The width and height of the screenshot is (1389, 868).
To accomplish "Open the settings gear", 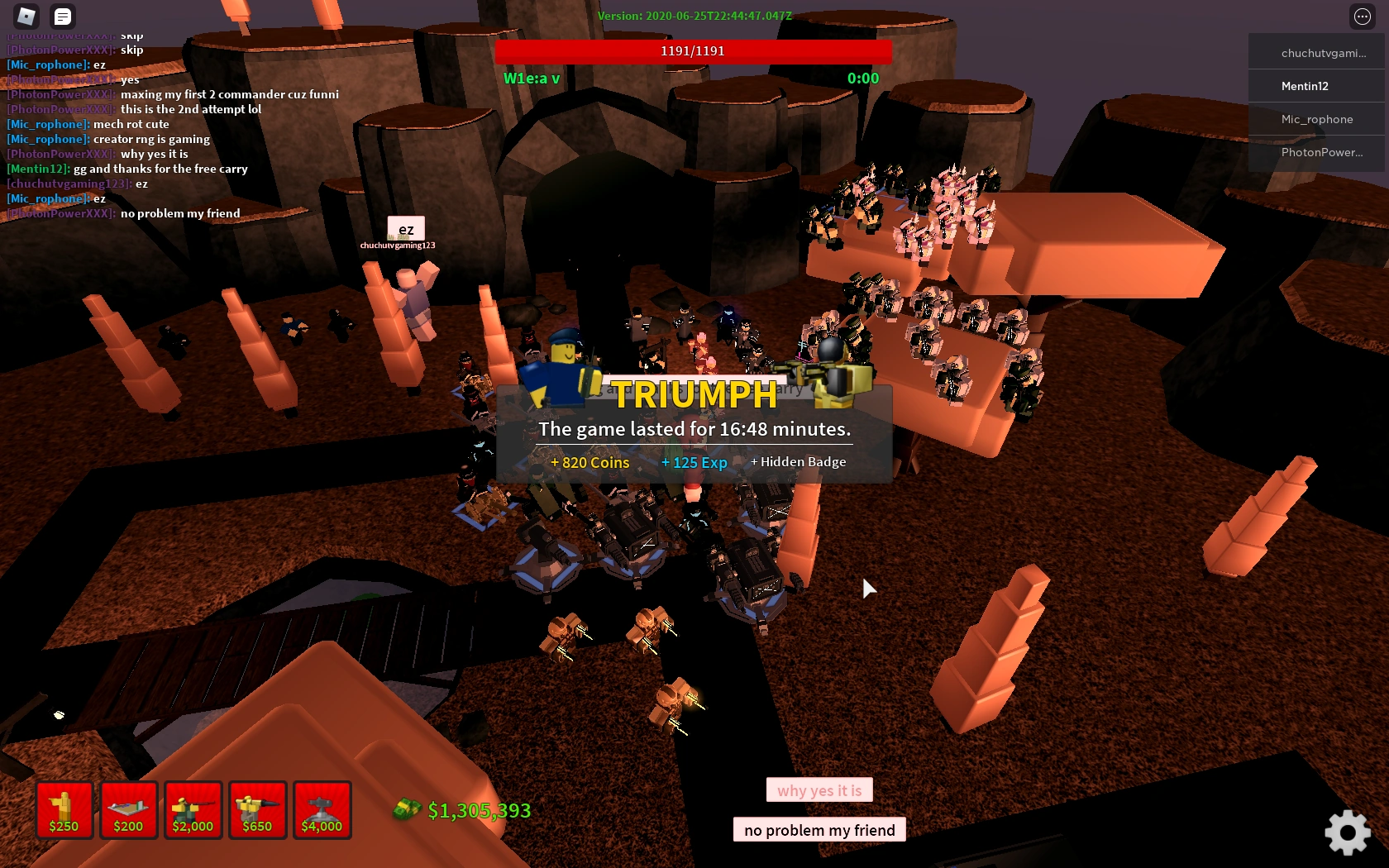I will pos(1348,833).
